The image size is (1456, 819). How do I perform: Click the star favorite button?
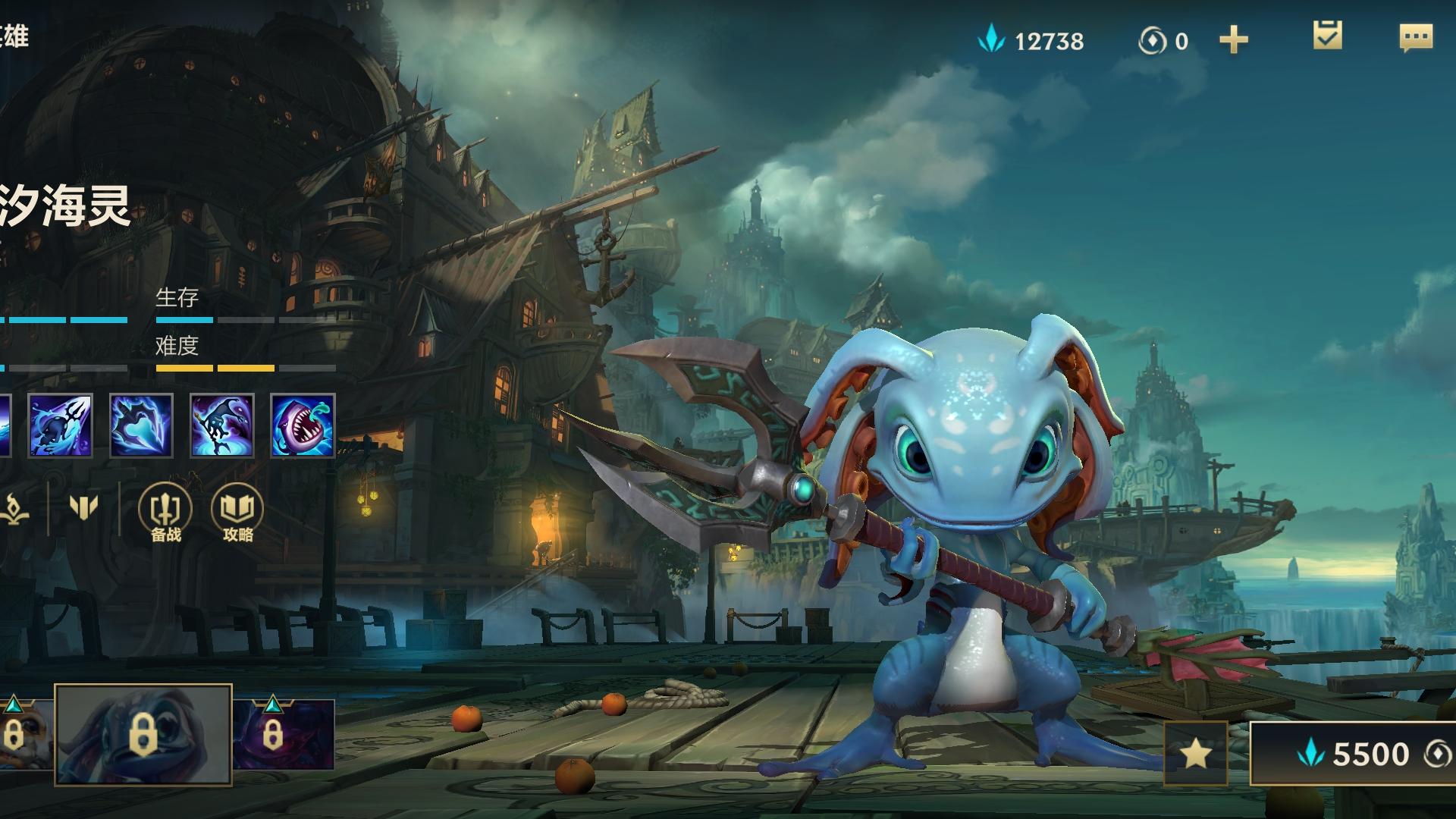(x=1195, y=754)
